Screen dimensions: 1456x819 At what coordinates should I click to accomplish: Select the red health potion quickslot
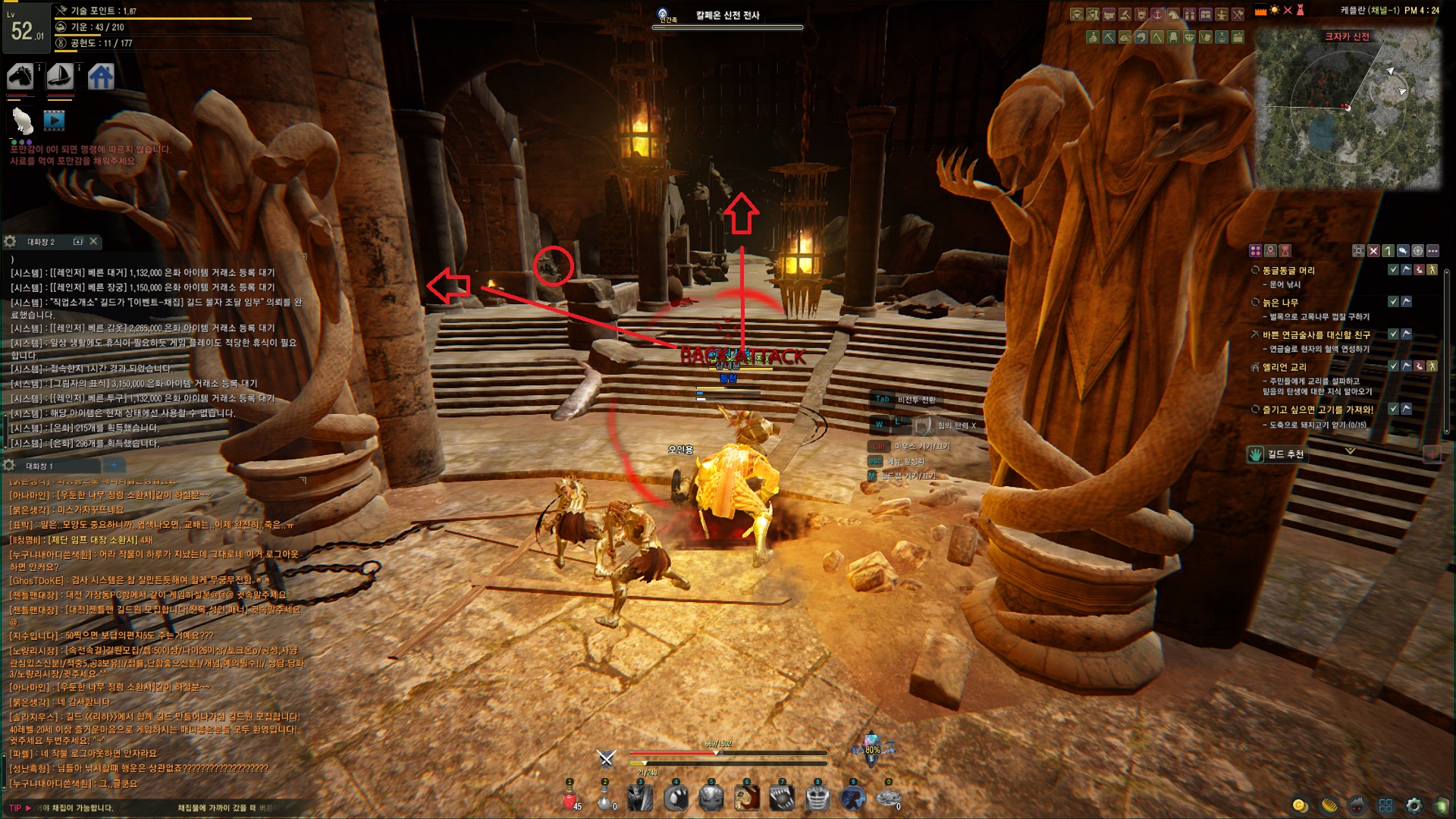(569, 798)
